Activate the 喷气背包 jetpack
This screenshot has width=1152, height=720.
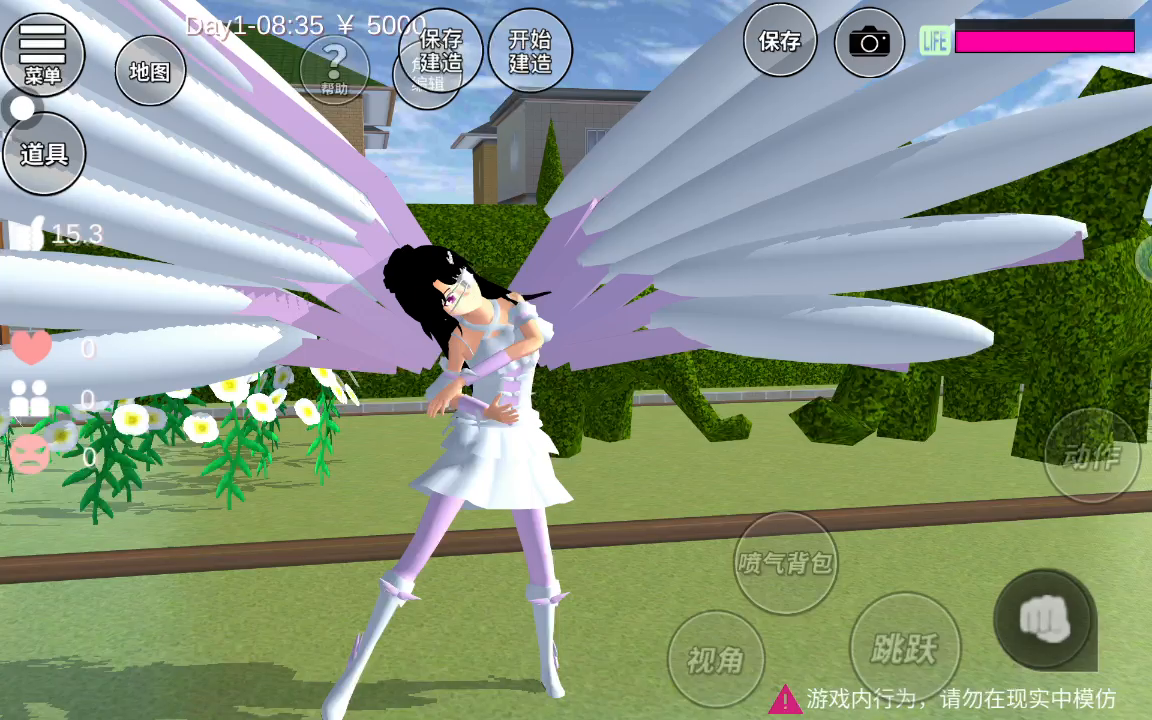785,562
